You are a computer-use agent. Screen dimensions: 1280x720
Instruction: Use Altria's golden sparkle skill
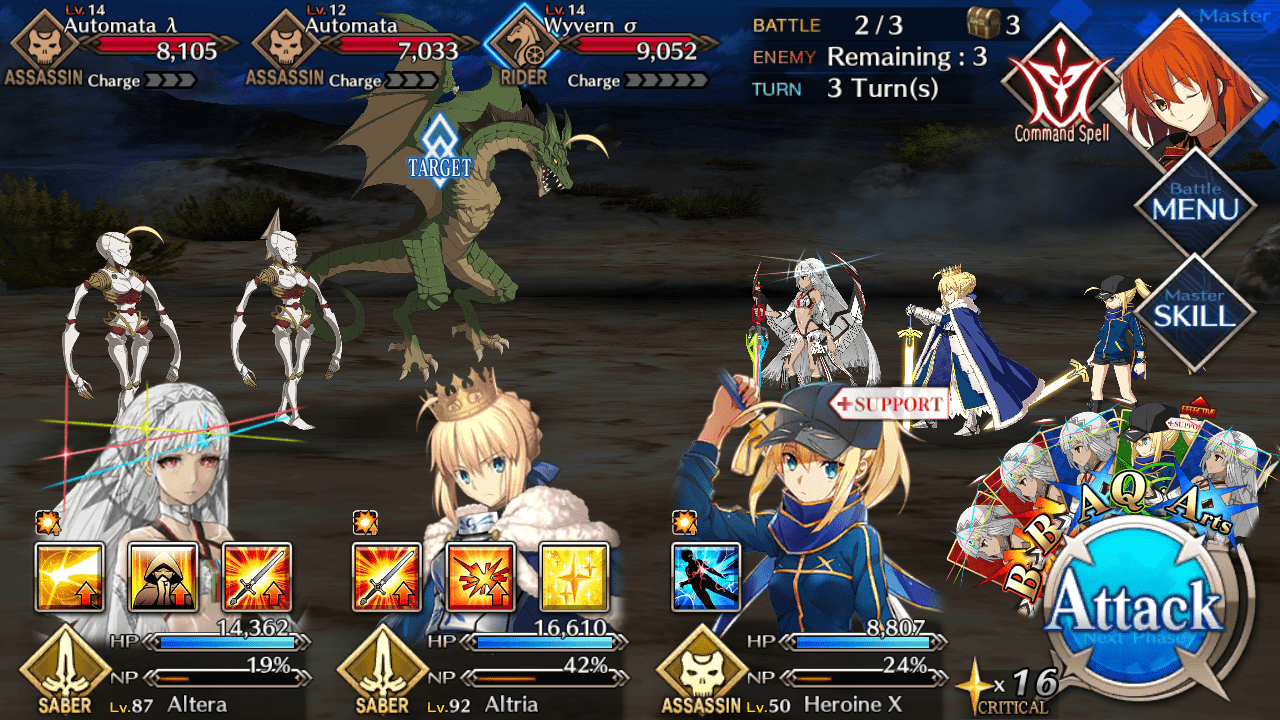click(574, 577)
